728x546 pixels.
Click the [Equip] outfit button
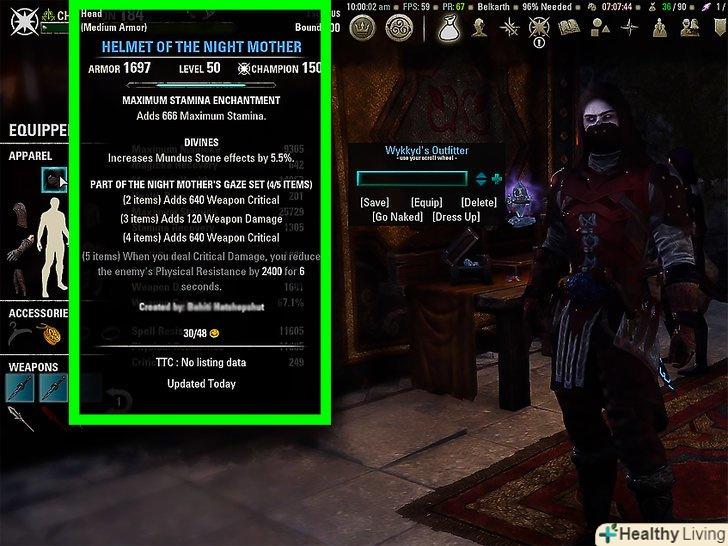pyautogui.click(x=426, y=203)
